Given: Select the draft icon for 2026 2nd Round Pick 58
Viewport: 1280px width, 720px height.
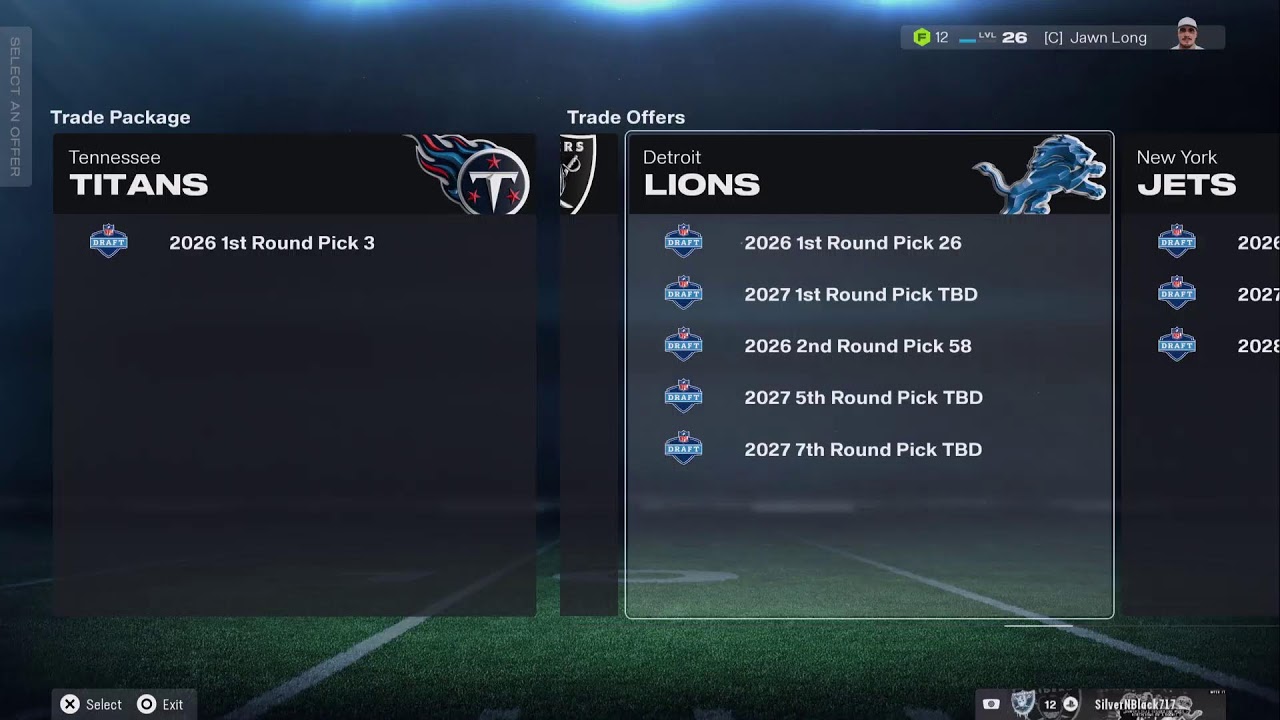Looking at the screenshot, I should click(x=683, y=345).
